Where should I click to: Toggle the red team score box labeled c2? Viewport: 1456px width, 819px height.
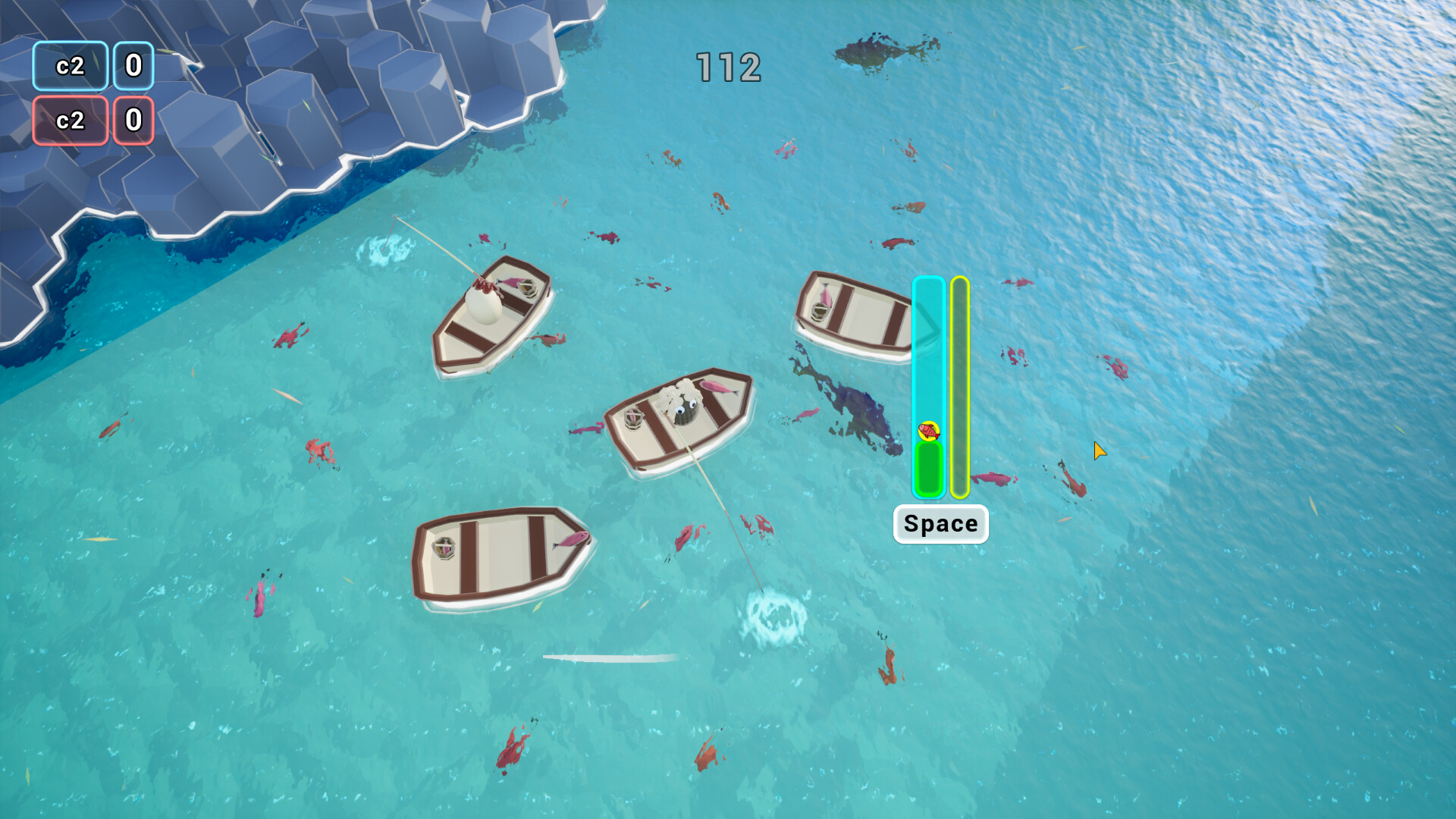(69, 120)
